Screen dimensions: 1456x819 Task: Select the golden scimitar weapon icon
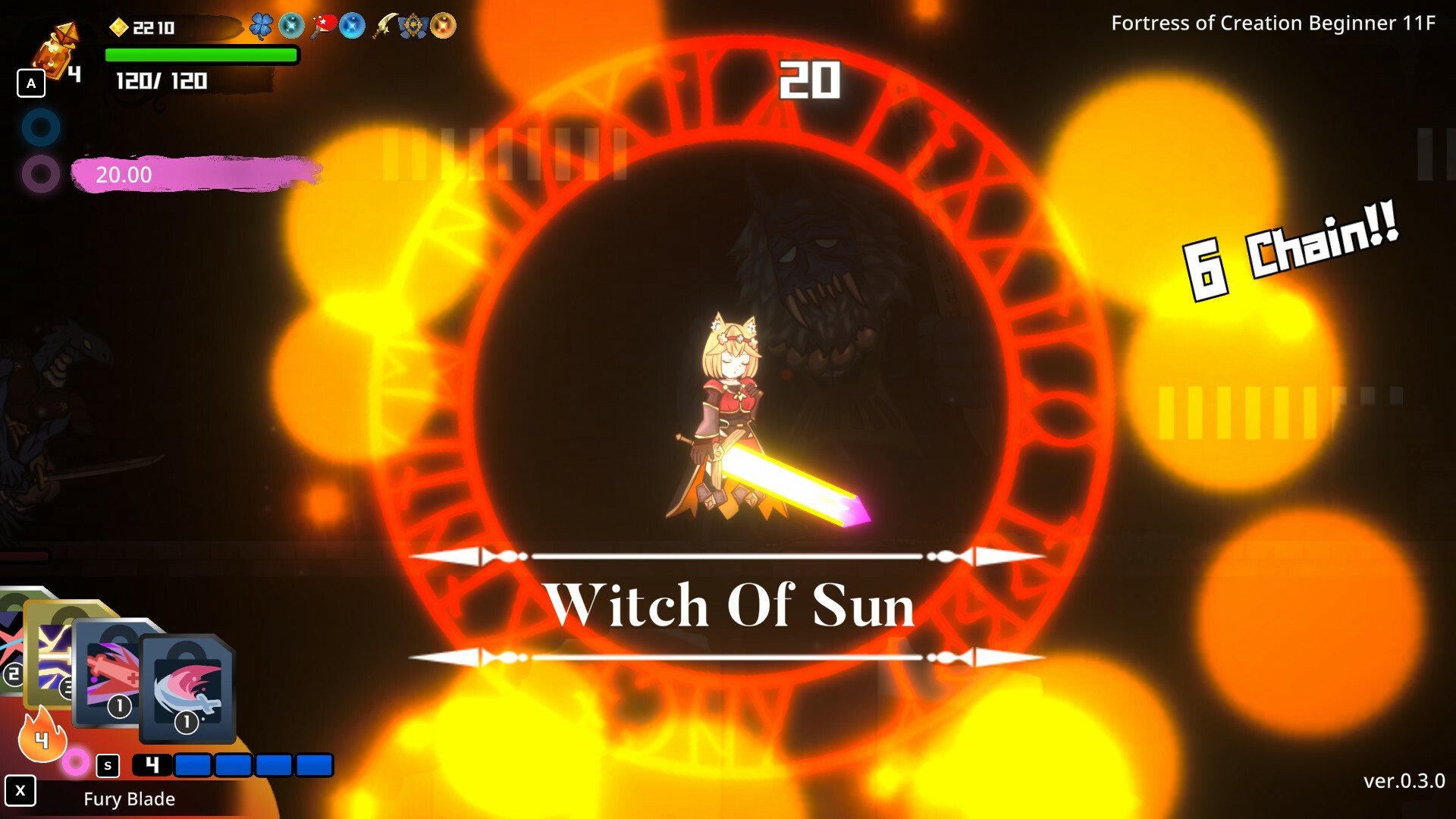click(x=384, y=26)
